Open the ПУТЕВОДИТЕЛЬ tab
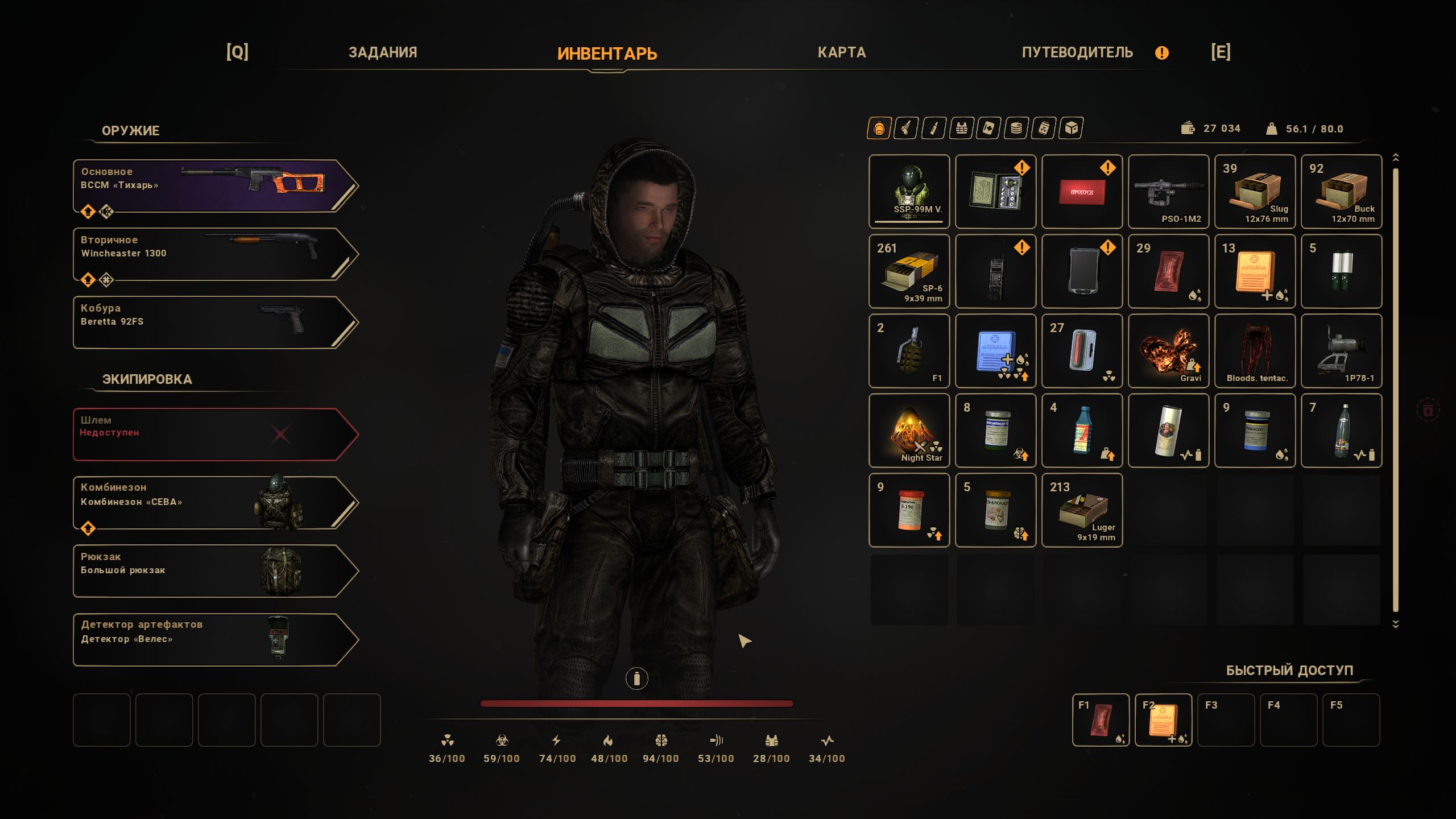The height and width of the screenshot is (819, 1456). [1077, 53]
